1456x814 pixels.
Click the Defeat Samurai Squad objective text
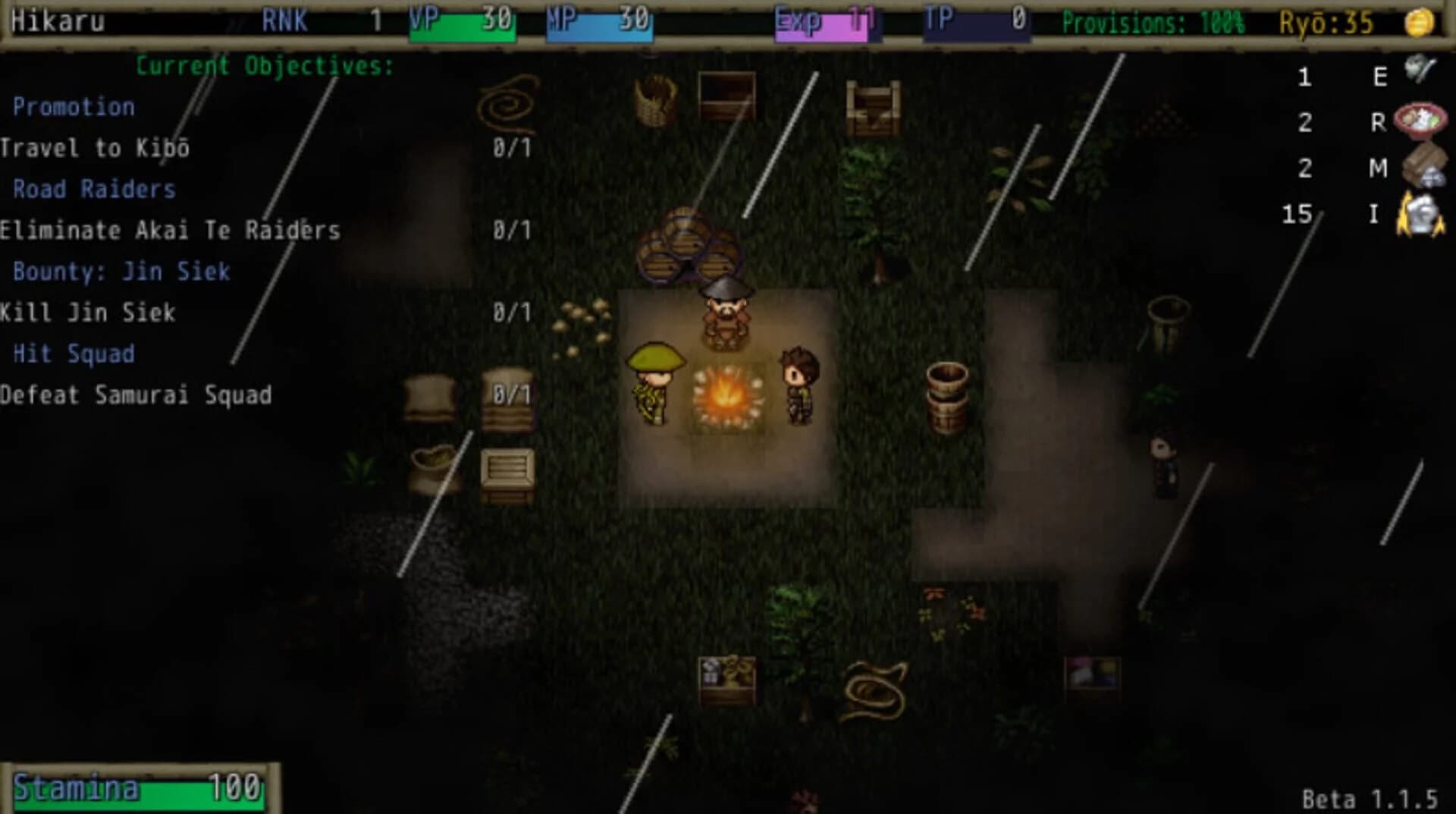(137, 394)
